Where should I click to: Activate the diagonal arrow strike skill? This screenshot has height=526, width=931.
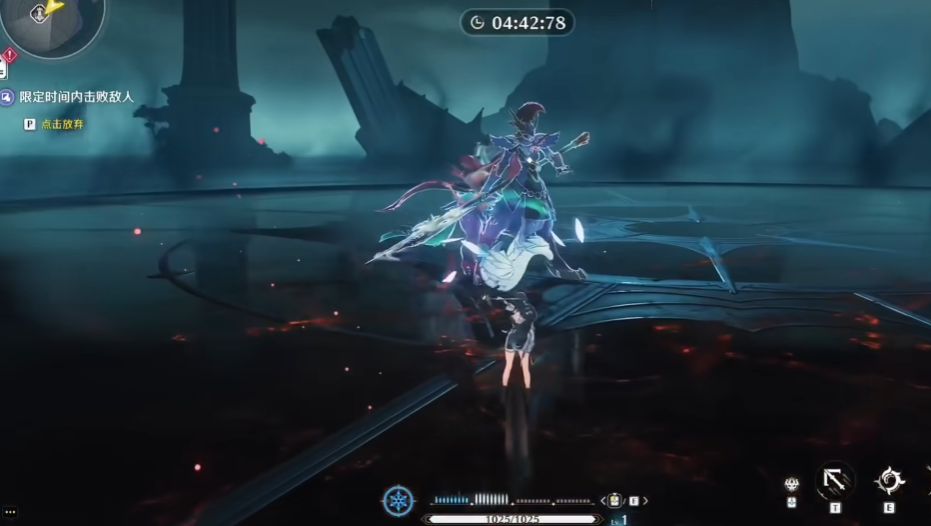[x=835, y=481]
